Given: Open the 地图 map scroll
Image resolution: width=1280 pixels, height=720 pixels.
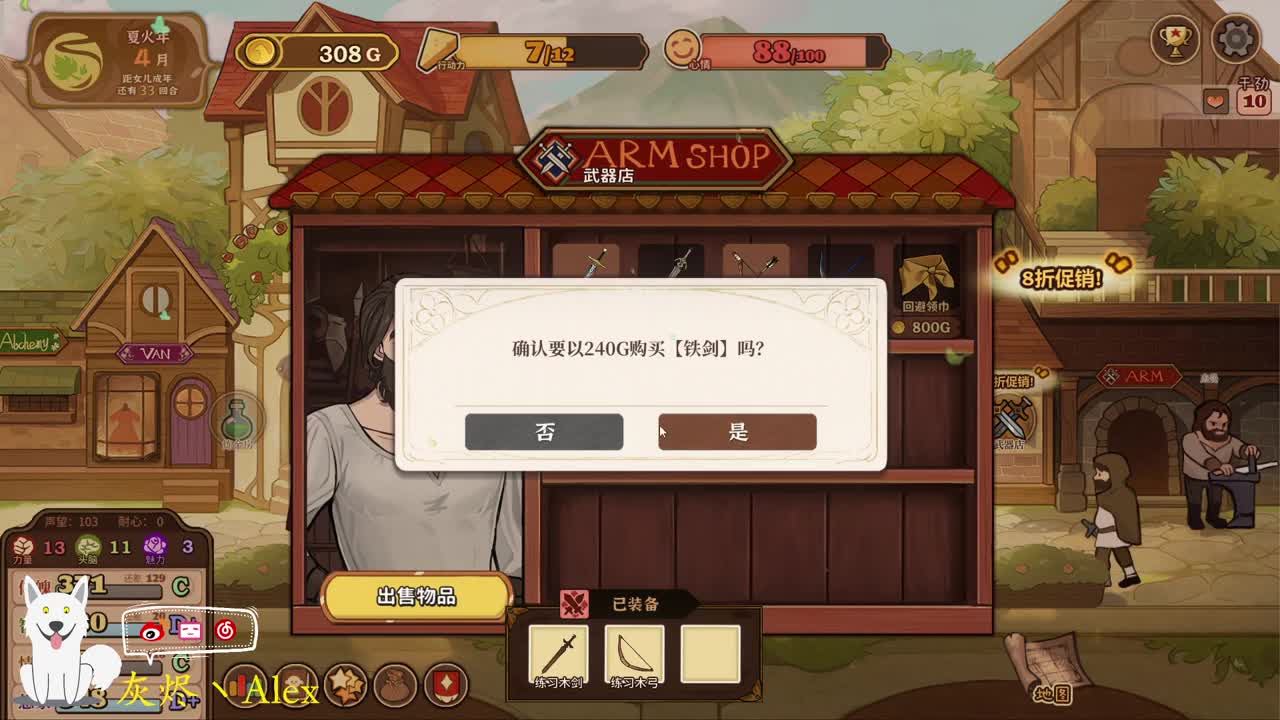Looking at the screenshot, I should point(1054,692).
